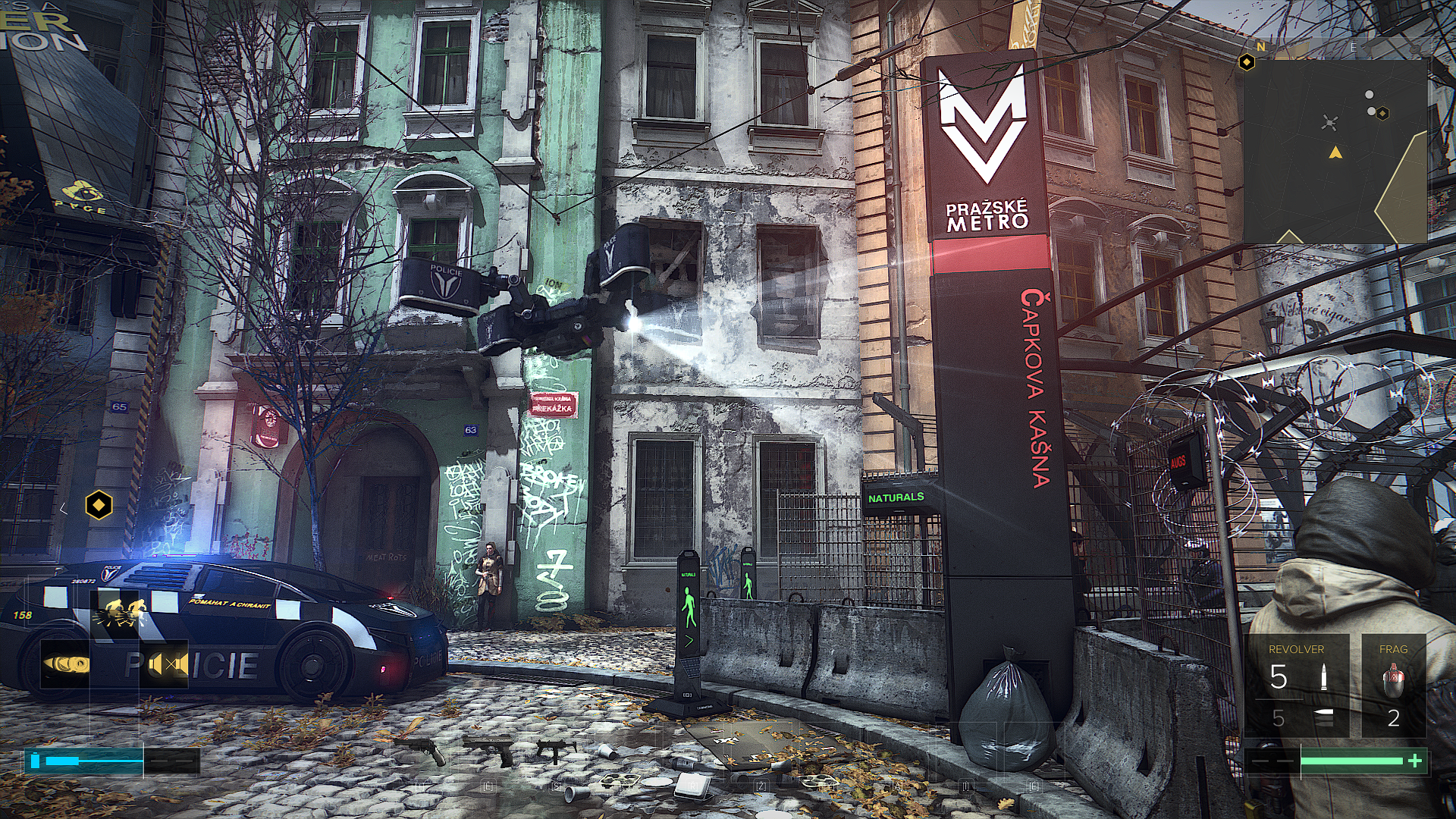Viewport: 1456px width, 819px height.
Task: Open the minimap in the corner
Action: point(1335,152)
